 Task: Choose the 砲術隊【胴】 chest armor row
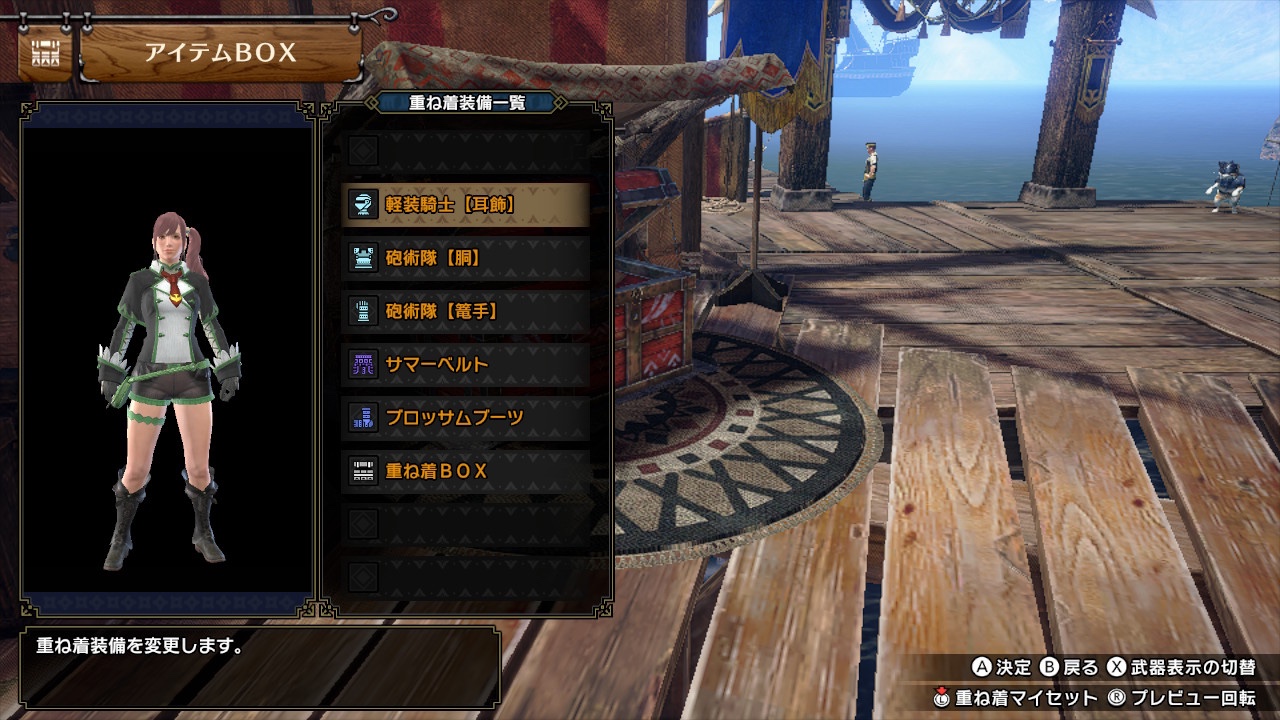coord(465,258)
